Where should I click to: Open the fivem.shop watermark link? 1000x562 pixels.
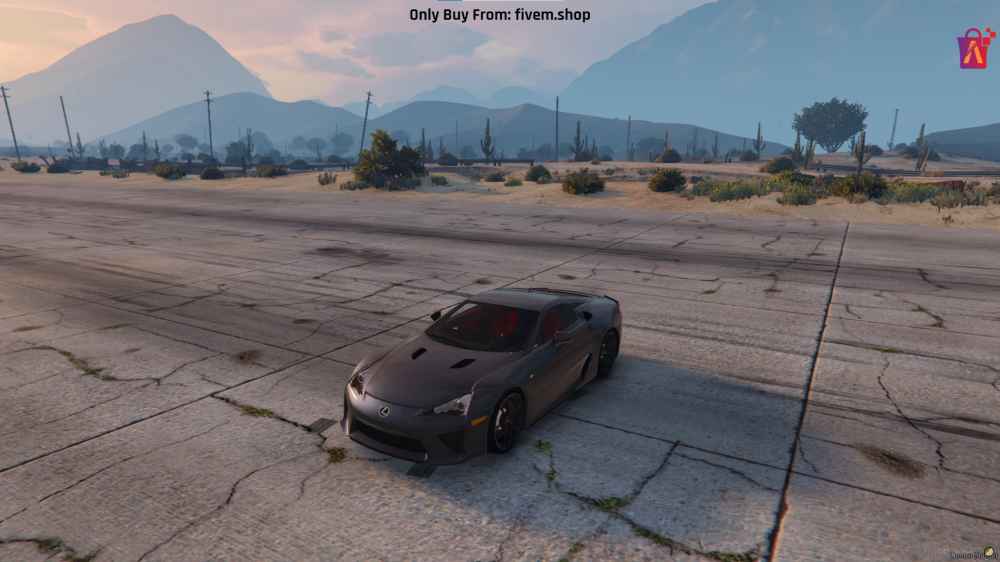(499, 14)
